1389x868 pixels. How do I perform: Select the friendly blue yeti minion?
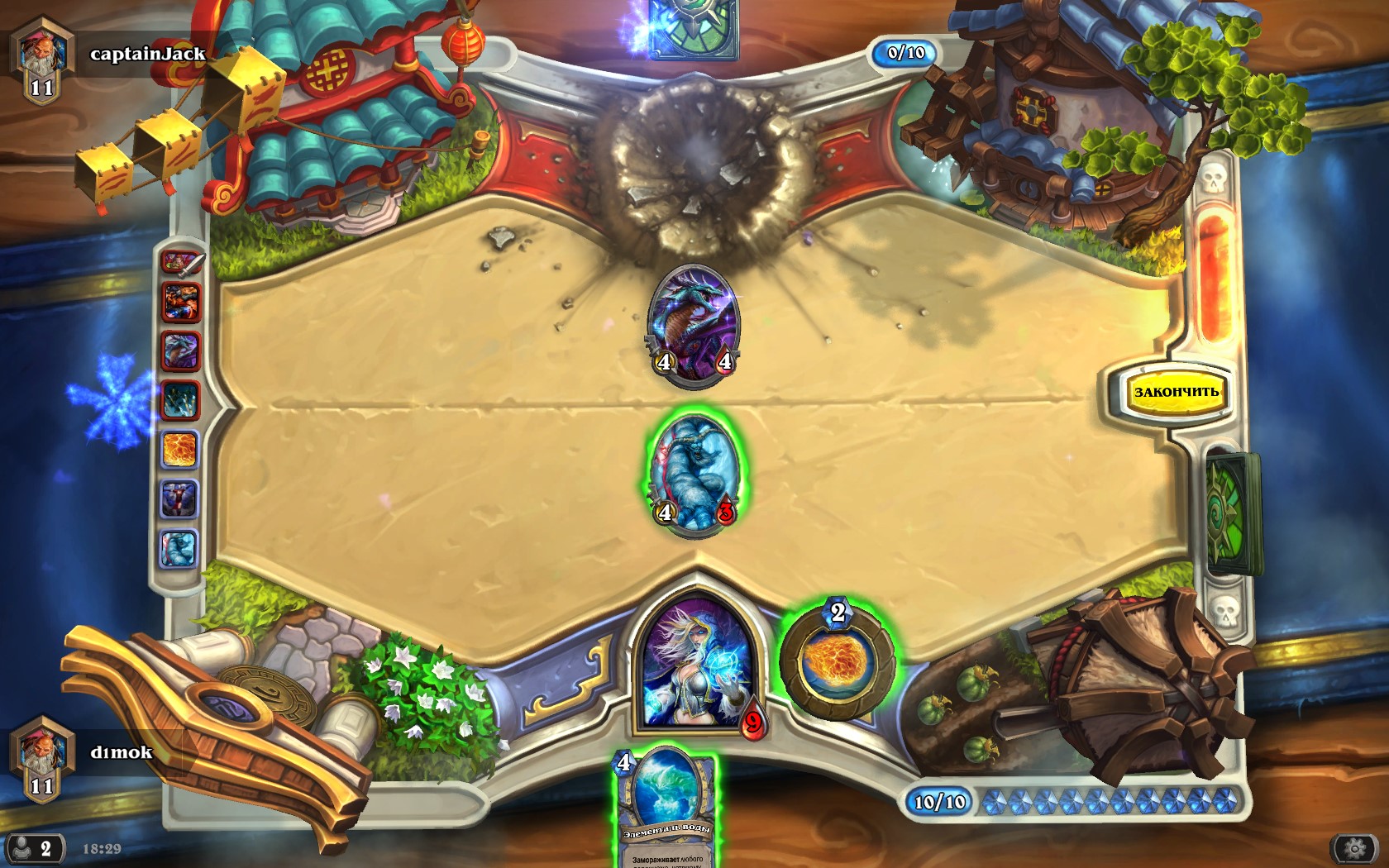695,473
